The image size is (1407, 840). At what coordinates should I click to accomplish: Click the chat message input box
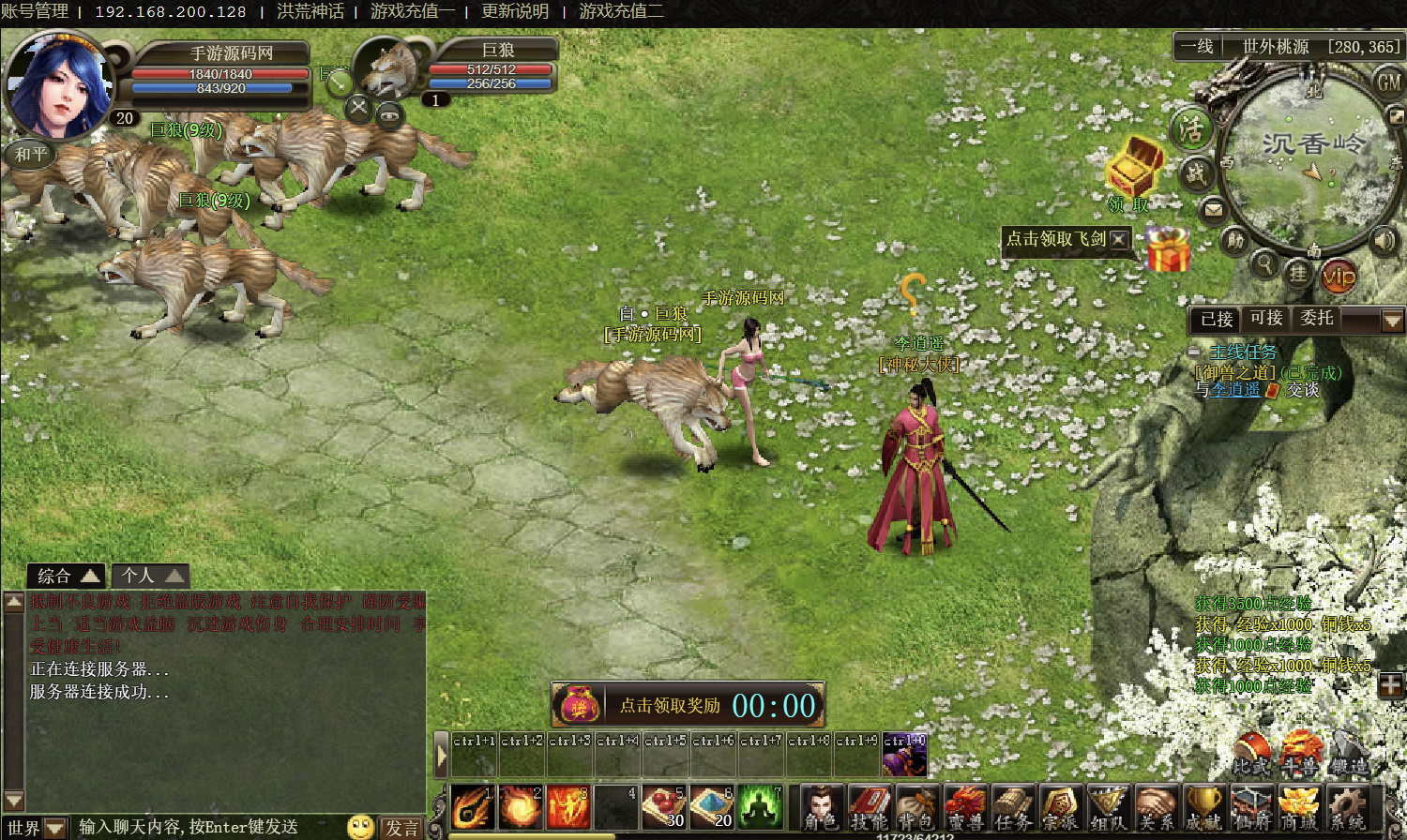pos(206,827)
